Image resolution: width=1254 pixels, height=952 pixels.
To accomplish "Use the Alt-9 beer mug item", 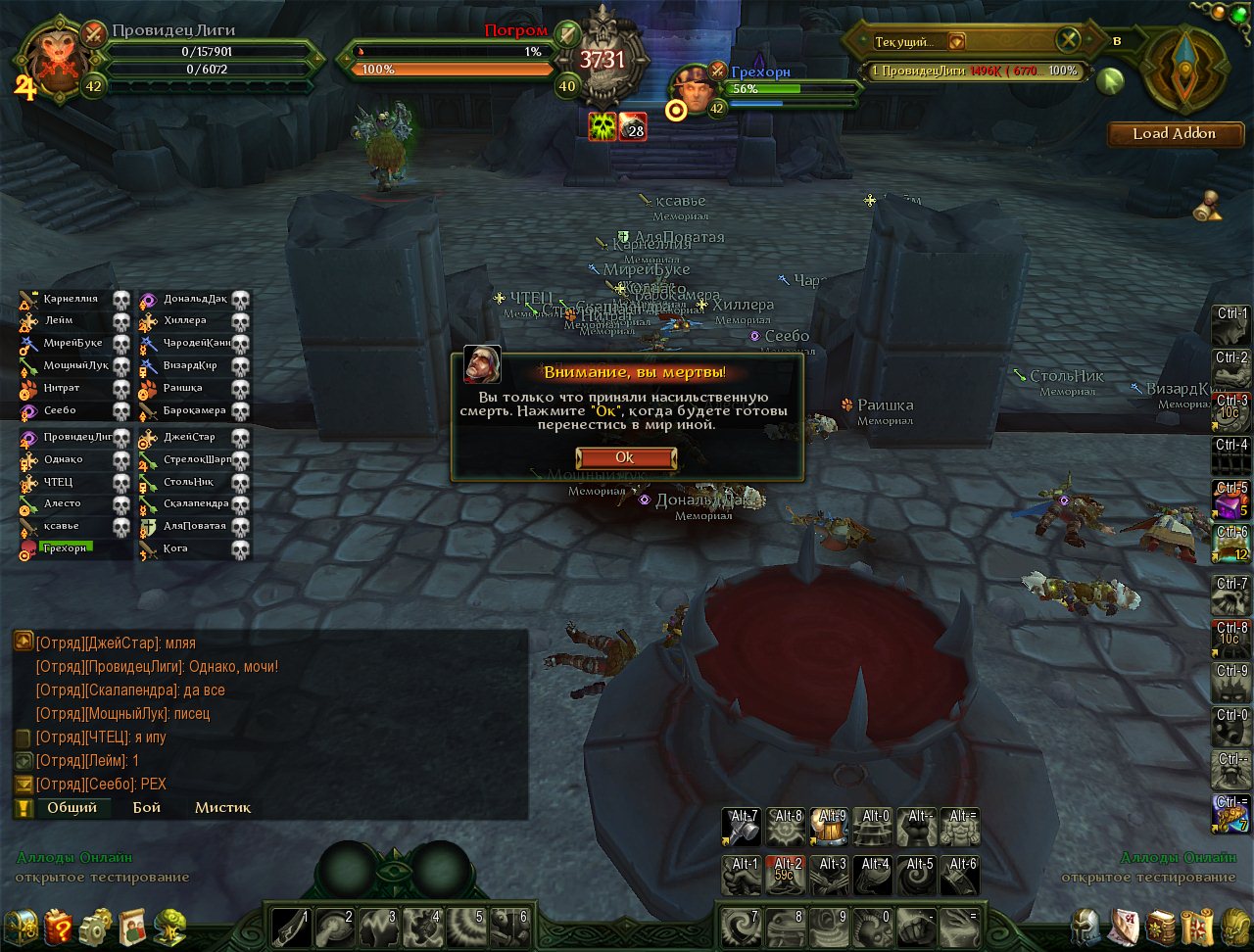I will click(x=830, y=828).
